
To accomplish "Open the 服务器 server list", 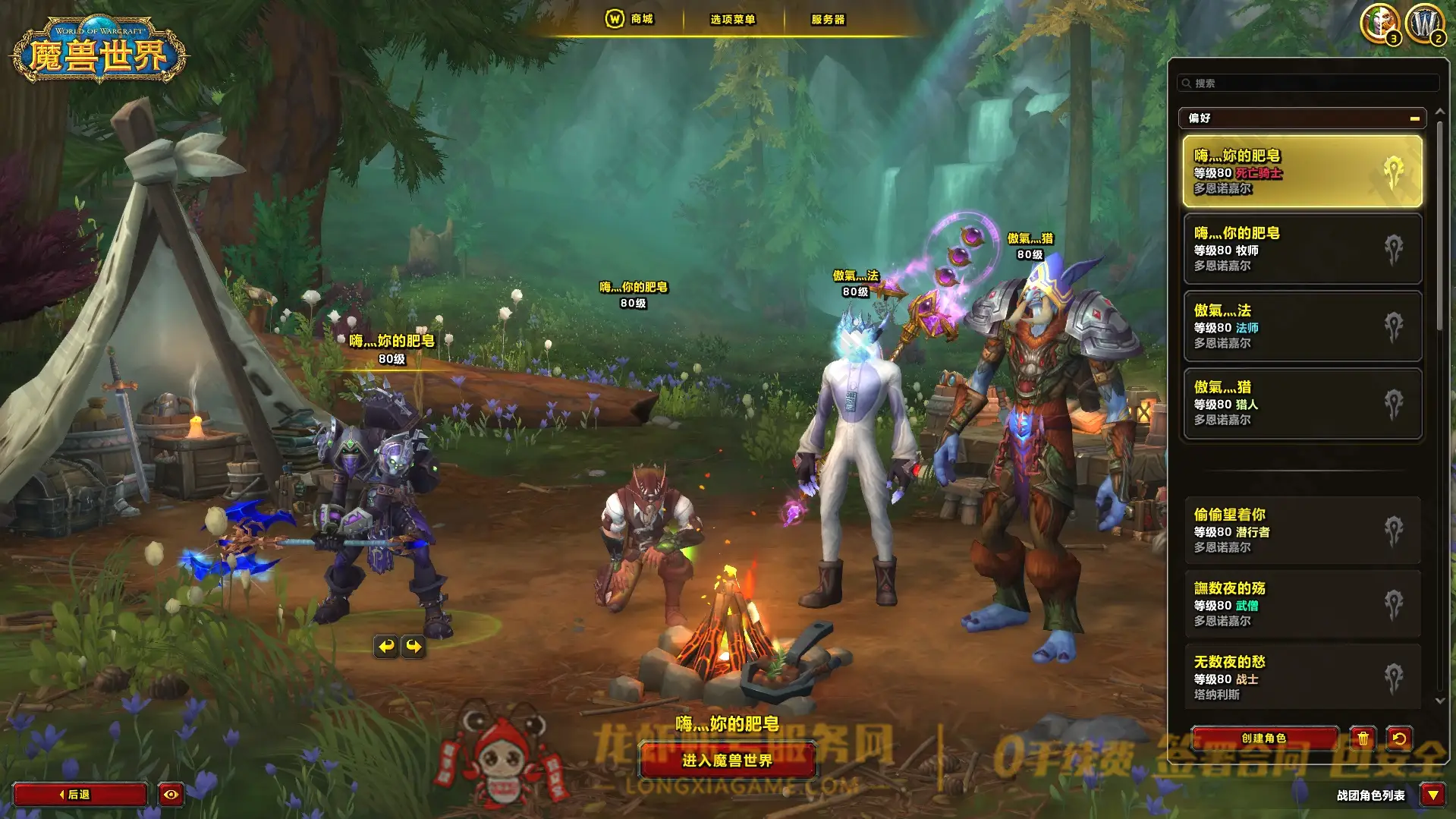I will coord(828,20).
